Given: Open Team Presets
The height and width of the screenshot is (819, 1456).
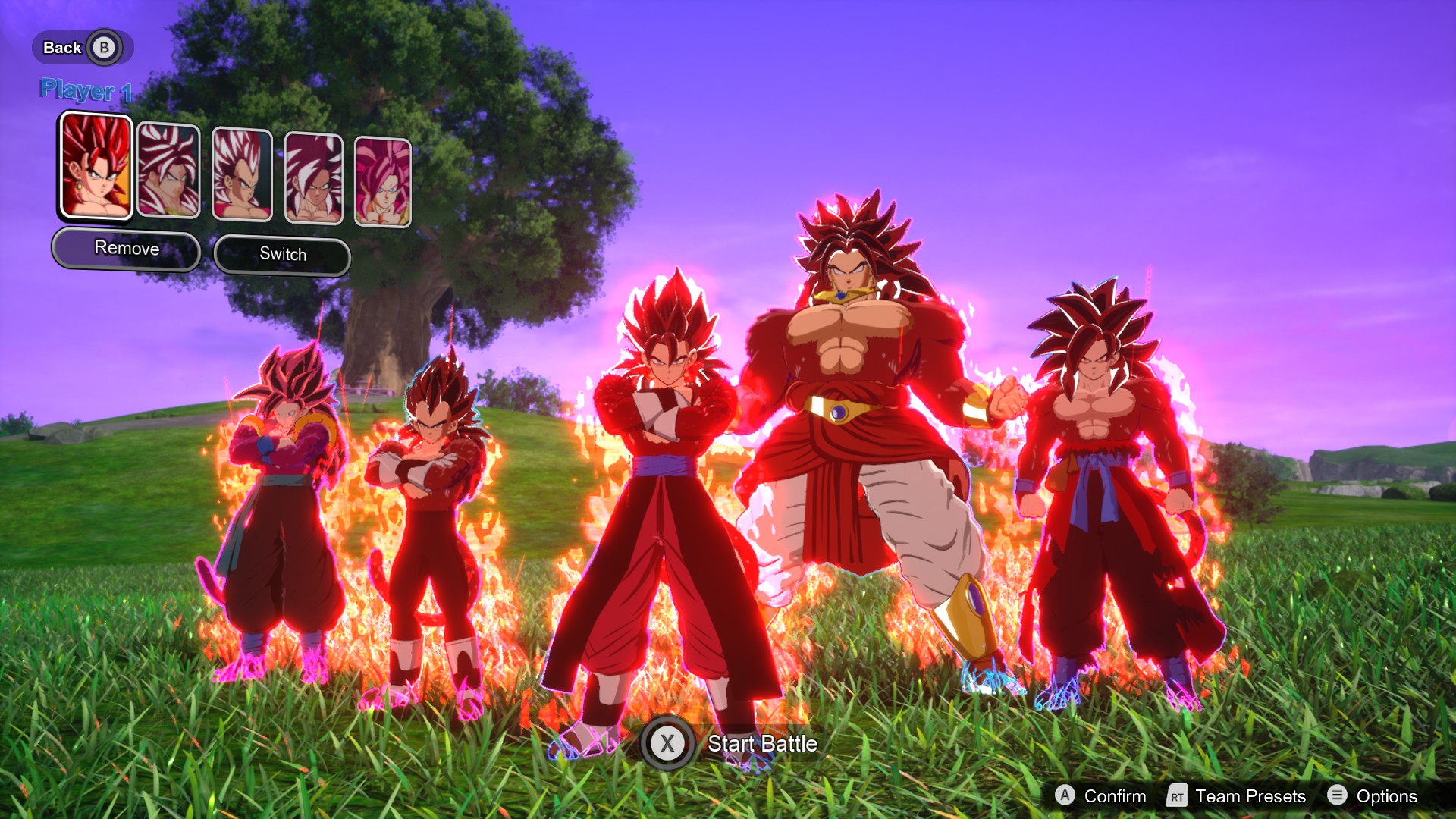Looking at the screenshot, I should (x=1237, y=795).
